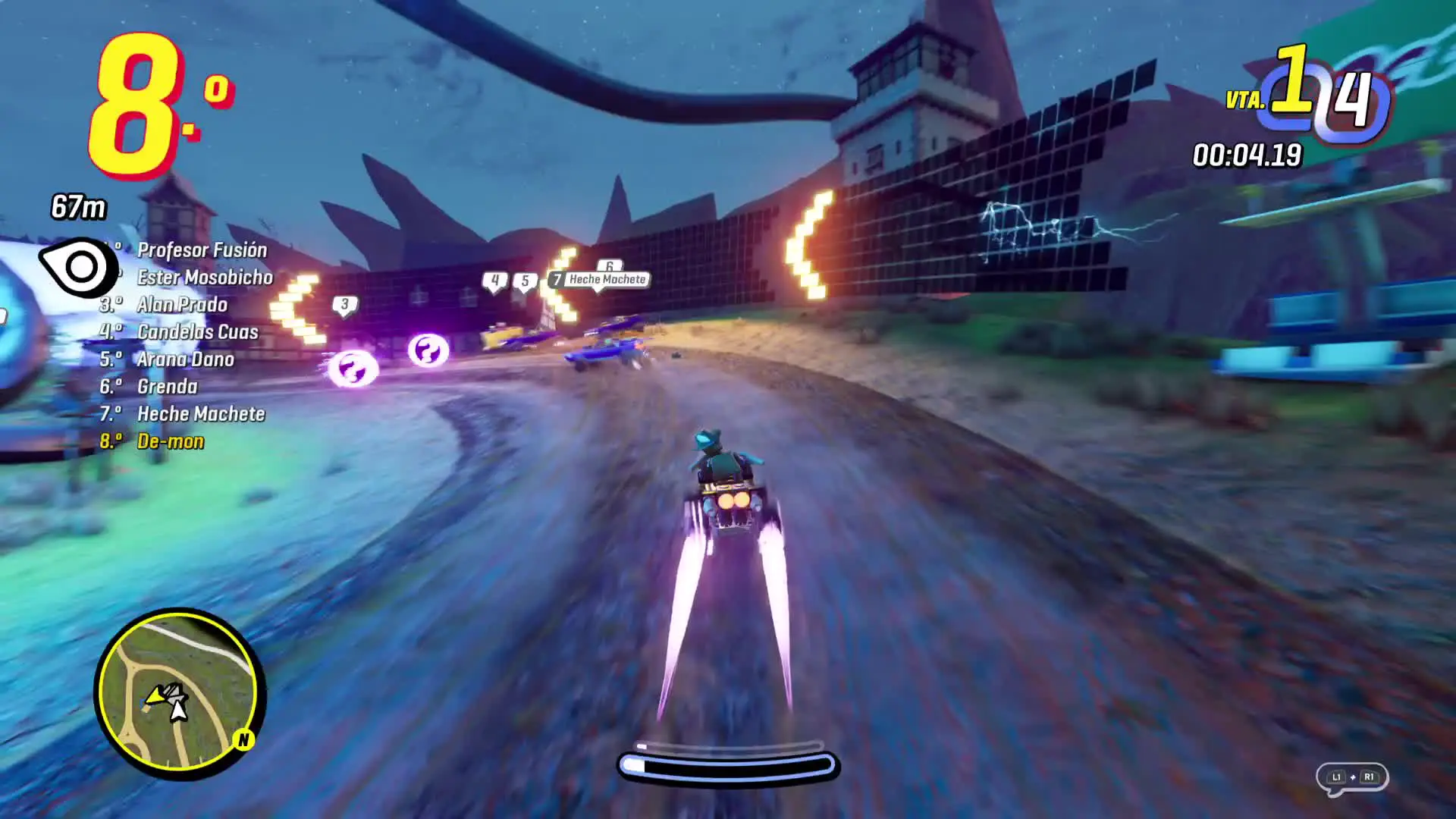Highlight the De-mon player row
Screen dimensions: 1456x819
click(x=170, y=441)
